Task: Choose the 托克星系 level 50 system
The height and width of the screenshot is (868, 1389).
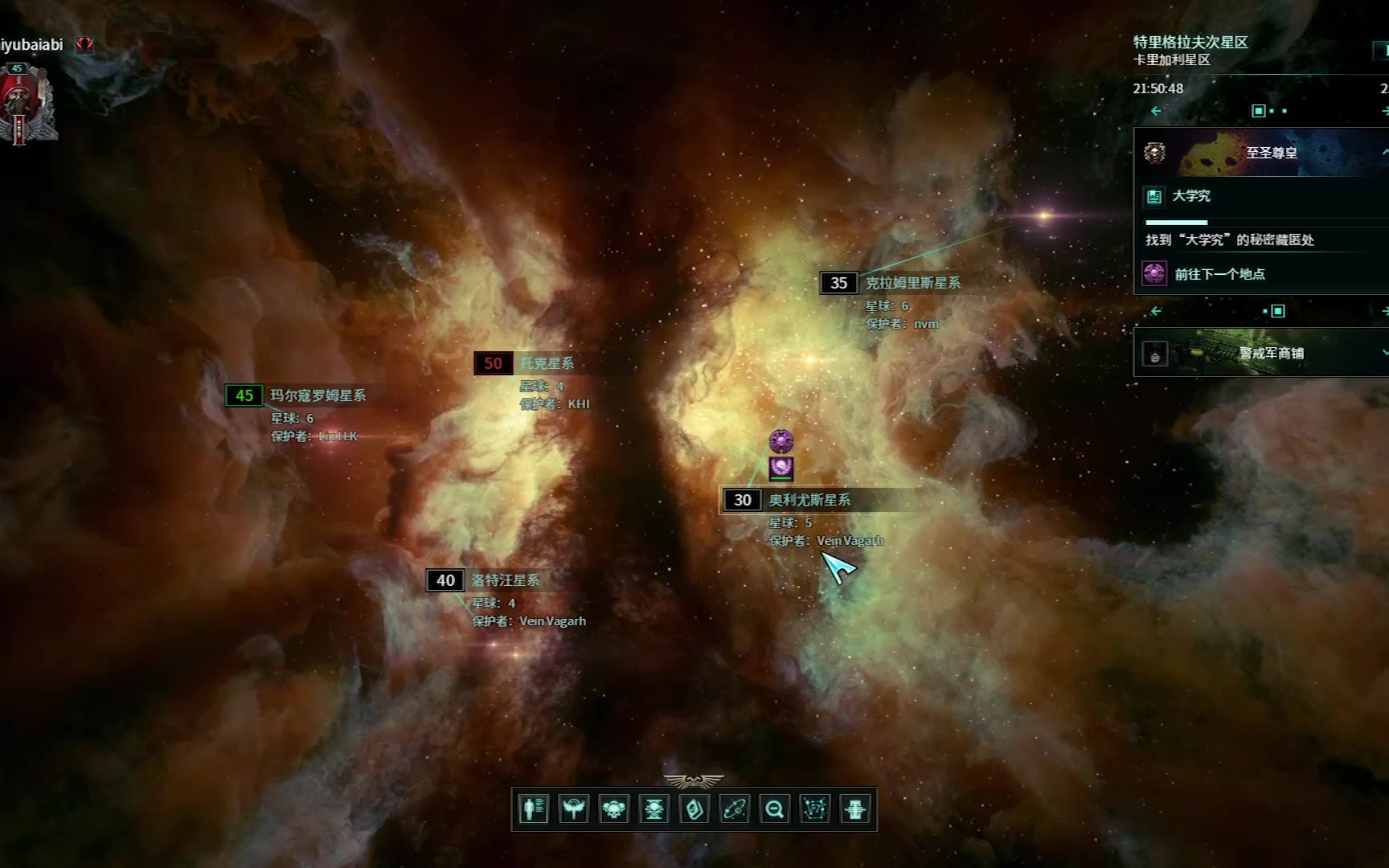Action: tap(547, 363)
